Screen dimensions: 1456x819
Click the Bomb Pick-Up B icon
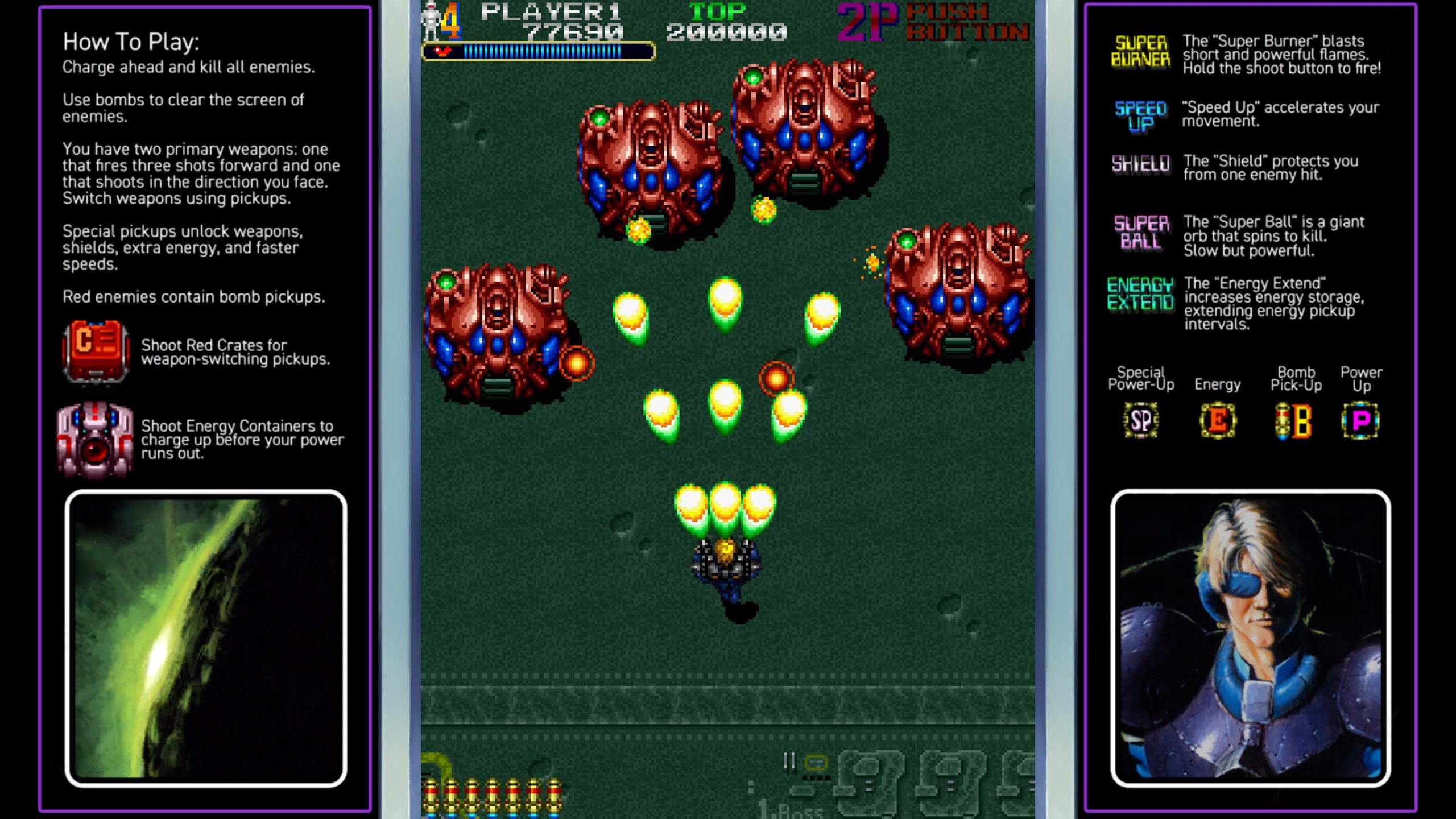click(1294, 420)
